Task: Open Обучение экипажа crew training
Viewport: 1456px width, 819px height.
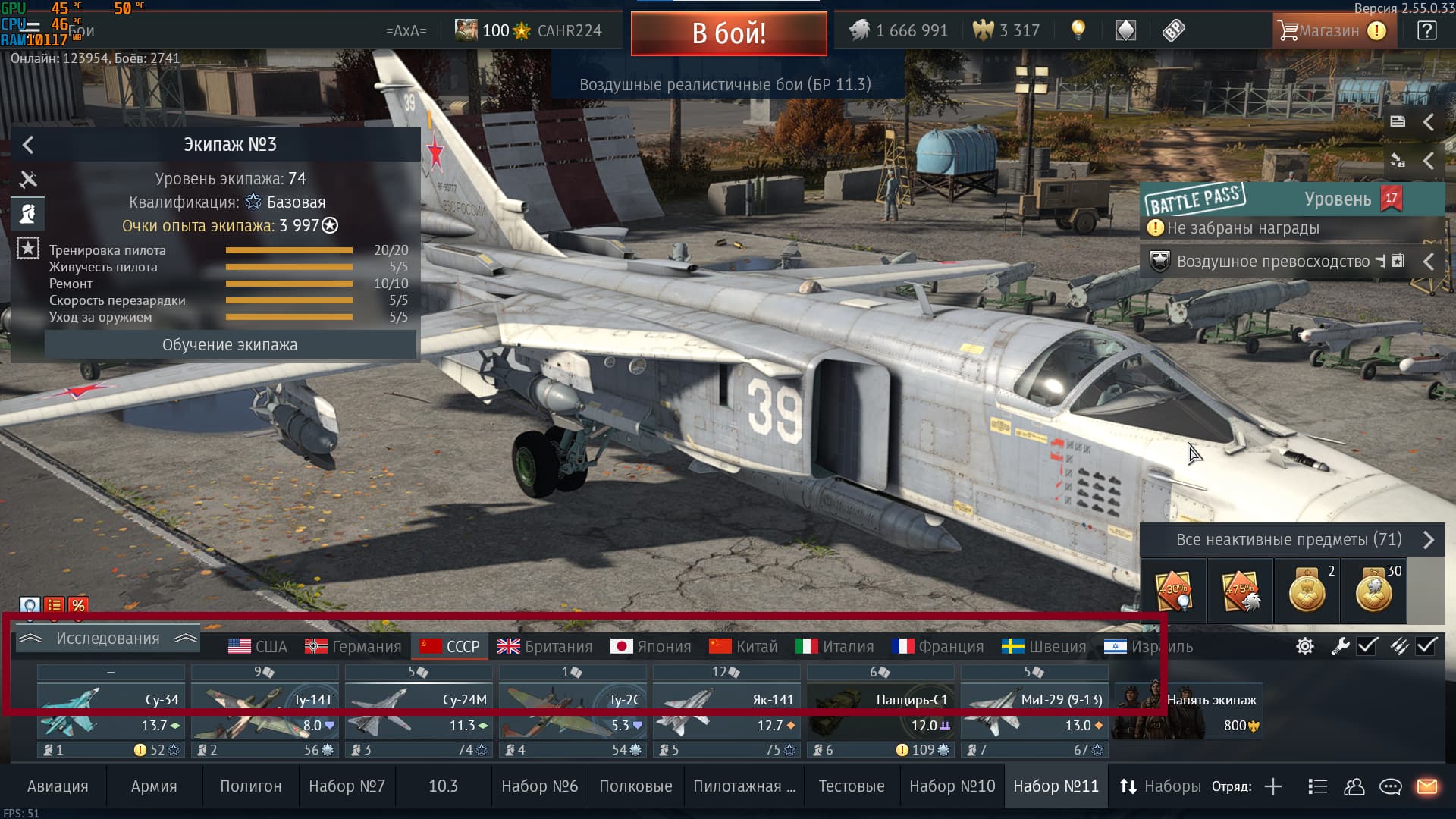Action: (x=230, y=345)
